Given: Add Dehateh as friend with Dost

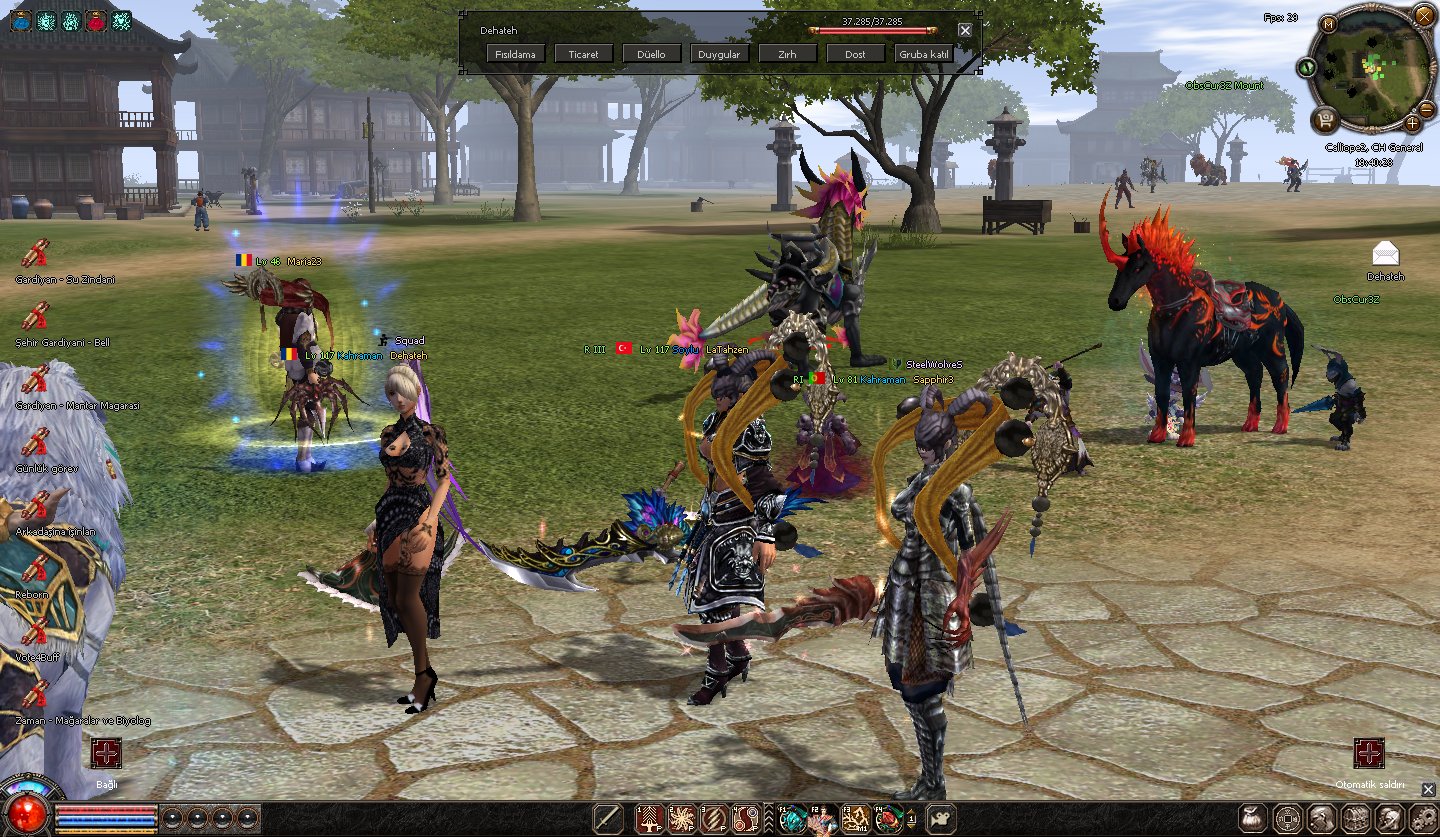Looking at the screenshot, I should (x=855, y=54).
